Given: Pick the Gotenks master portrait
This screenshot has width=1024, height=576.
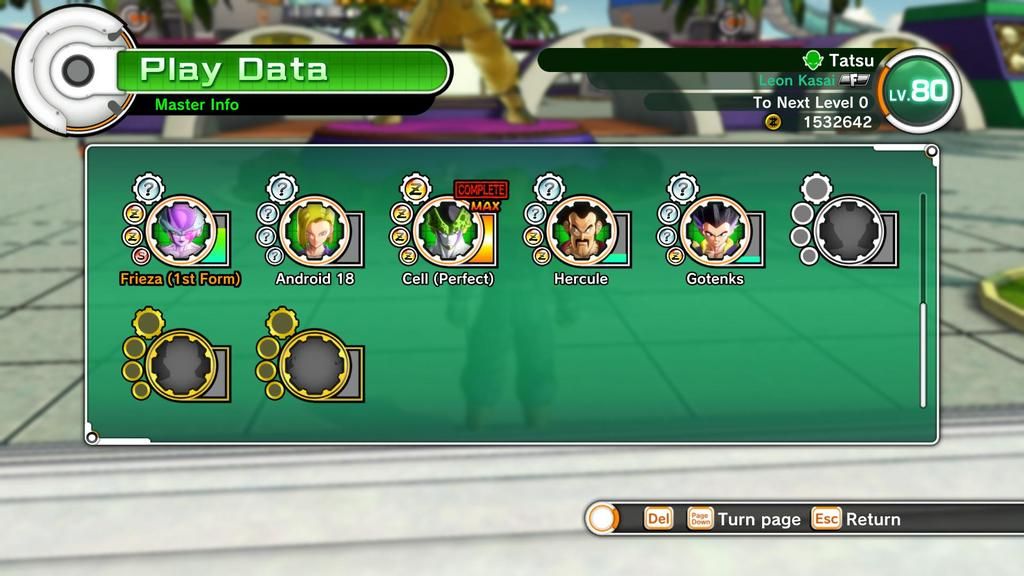Looking at the screenshot, I should tap(715, 230).
